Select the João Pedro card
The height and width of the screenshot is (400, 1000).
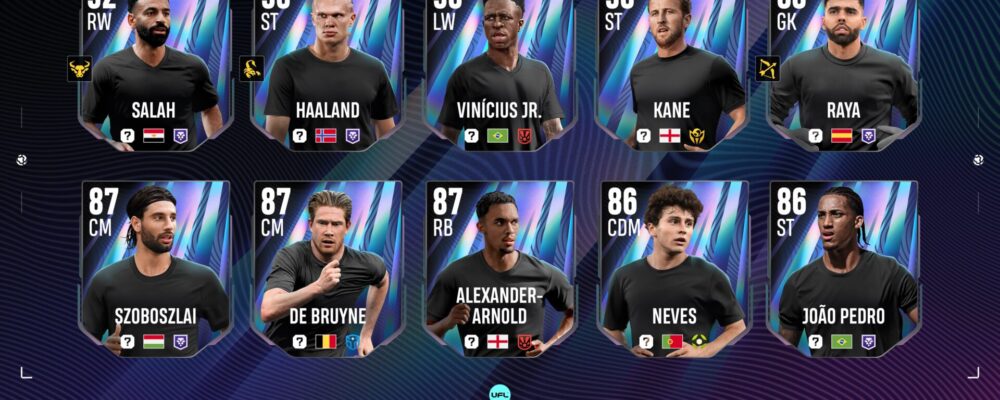click(x=843, y=268)
